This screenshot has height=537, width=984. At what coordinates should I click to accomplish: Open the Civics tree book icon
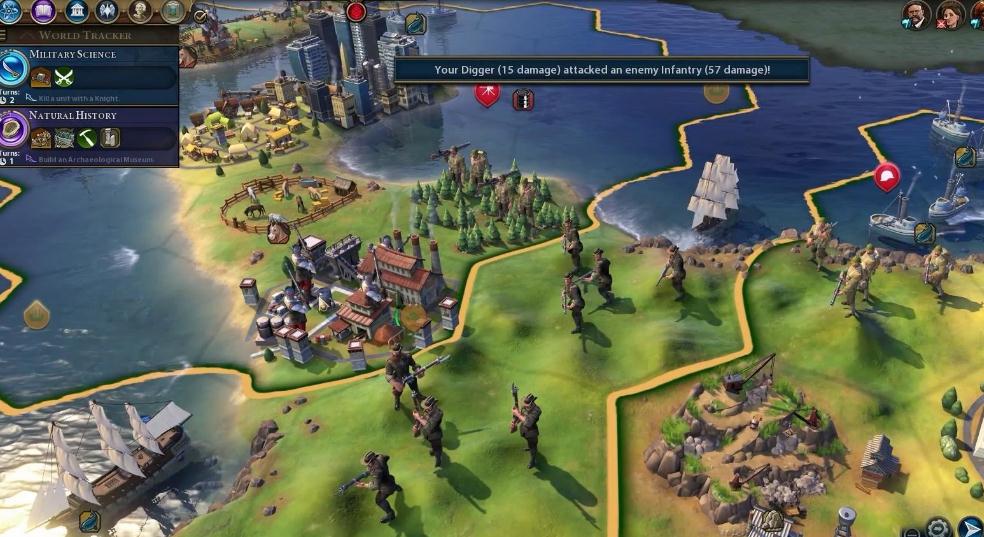tap(45, 12)
